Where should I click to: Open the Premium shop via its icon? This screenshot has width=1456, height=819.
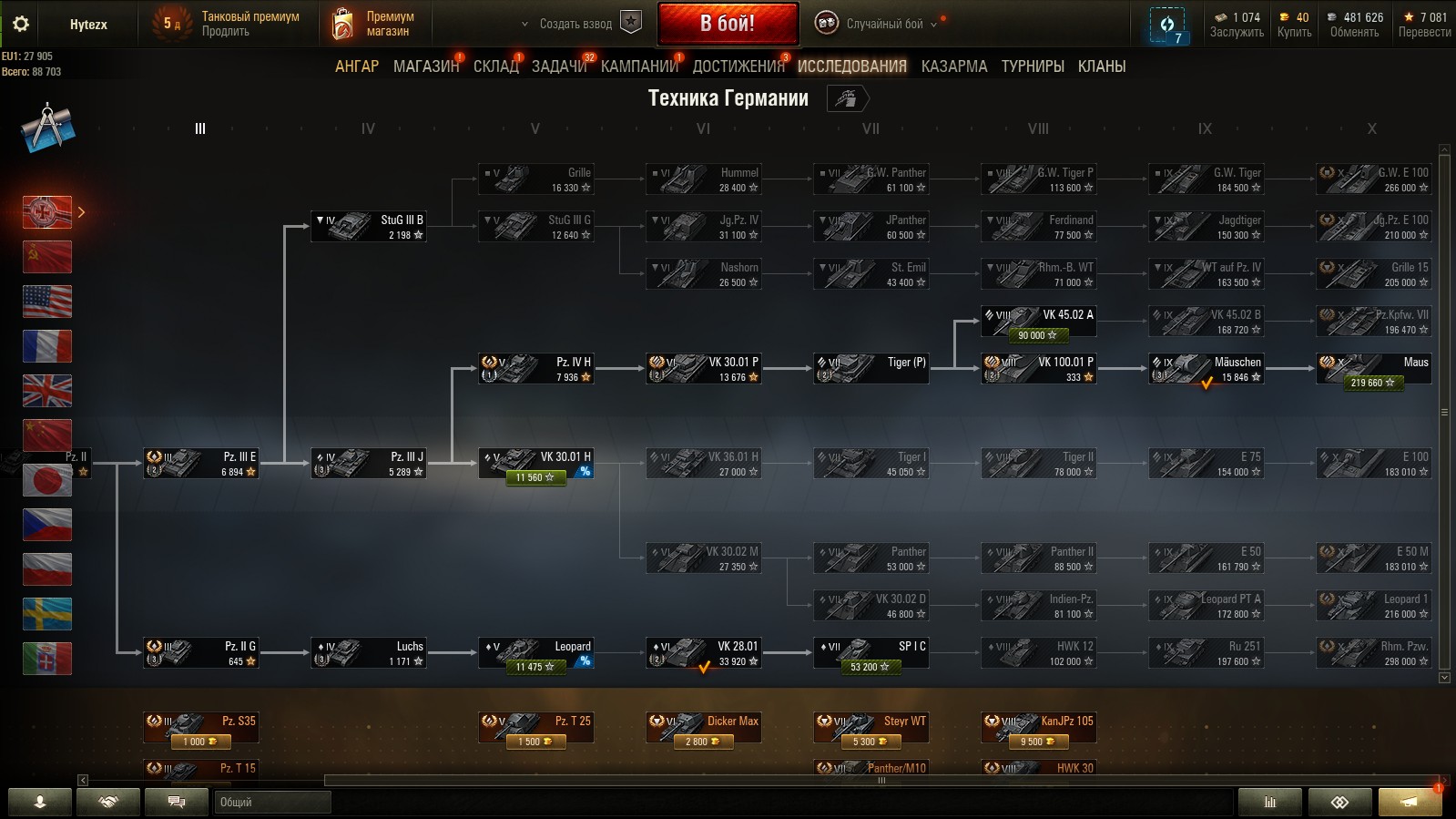344,23
